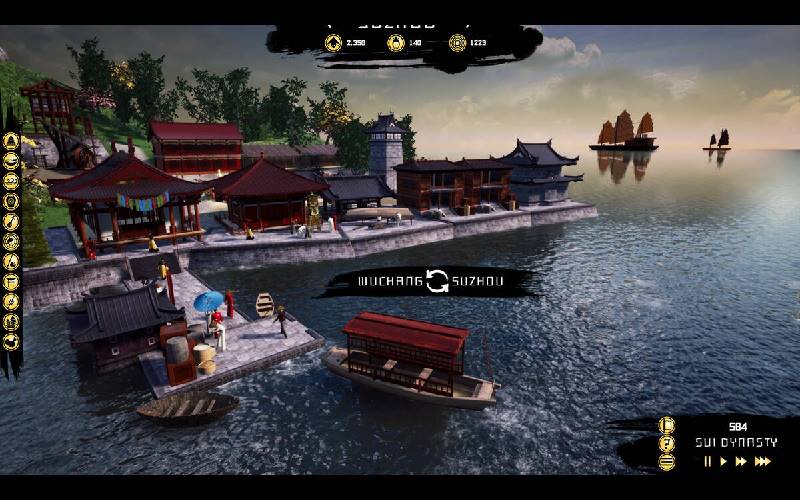The width and height of the screenshot is (800, 500).
Task: Open the three-line menu icon
Action: pos(667,461)
